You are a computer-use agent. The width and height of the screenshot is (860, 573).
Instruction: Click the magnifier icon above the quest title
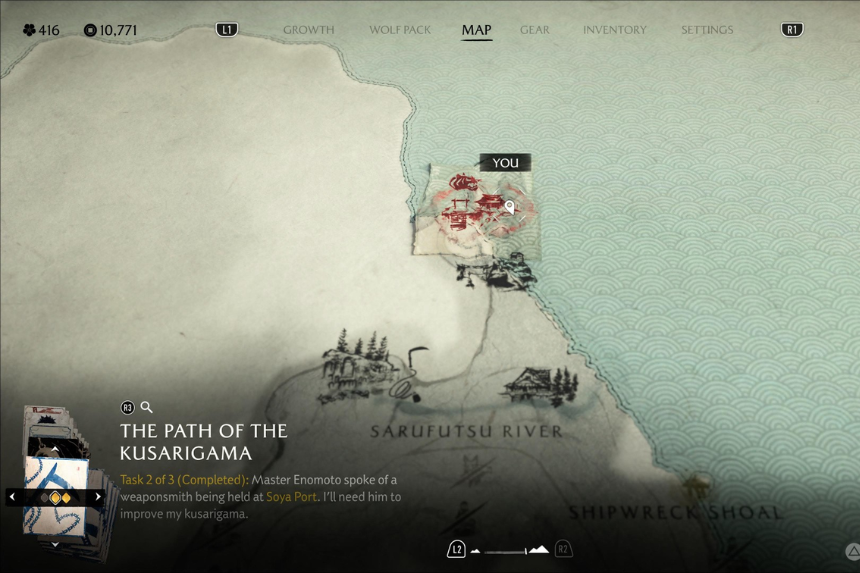point(147,407)
